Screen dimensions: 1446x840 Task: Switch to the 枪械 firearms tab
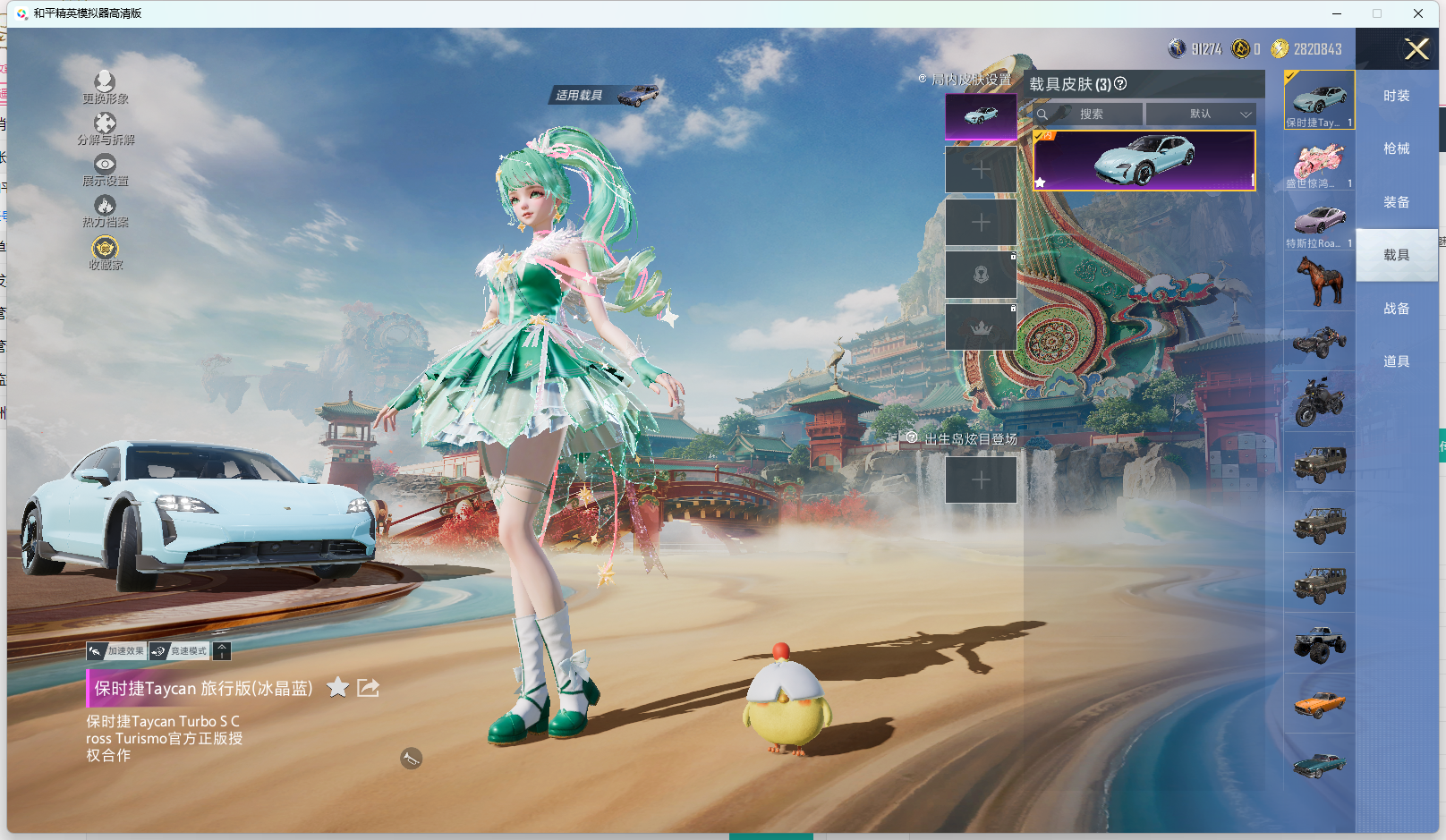coord(1396,148)
